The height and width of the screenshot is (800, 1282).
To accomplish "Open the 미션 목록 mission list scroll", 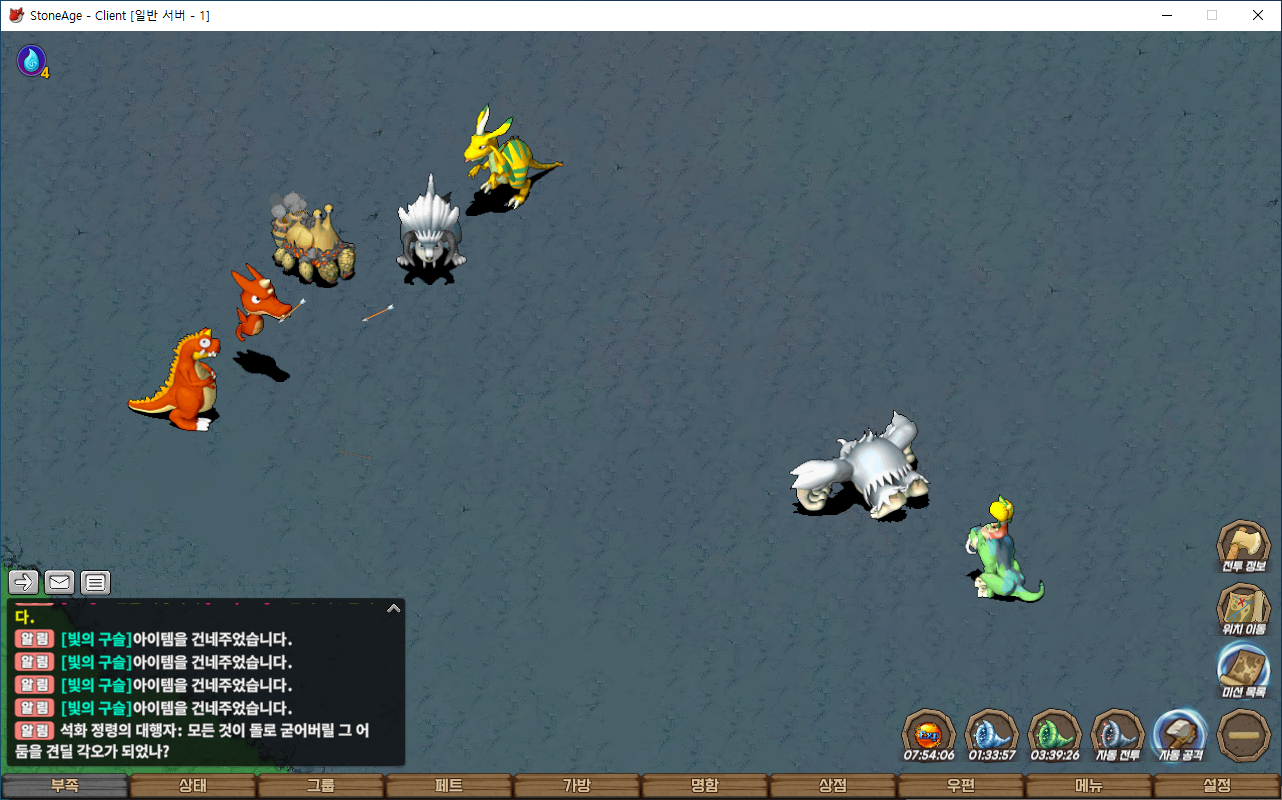I will click(x=1243, y=670).
